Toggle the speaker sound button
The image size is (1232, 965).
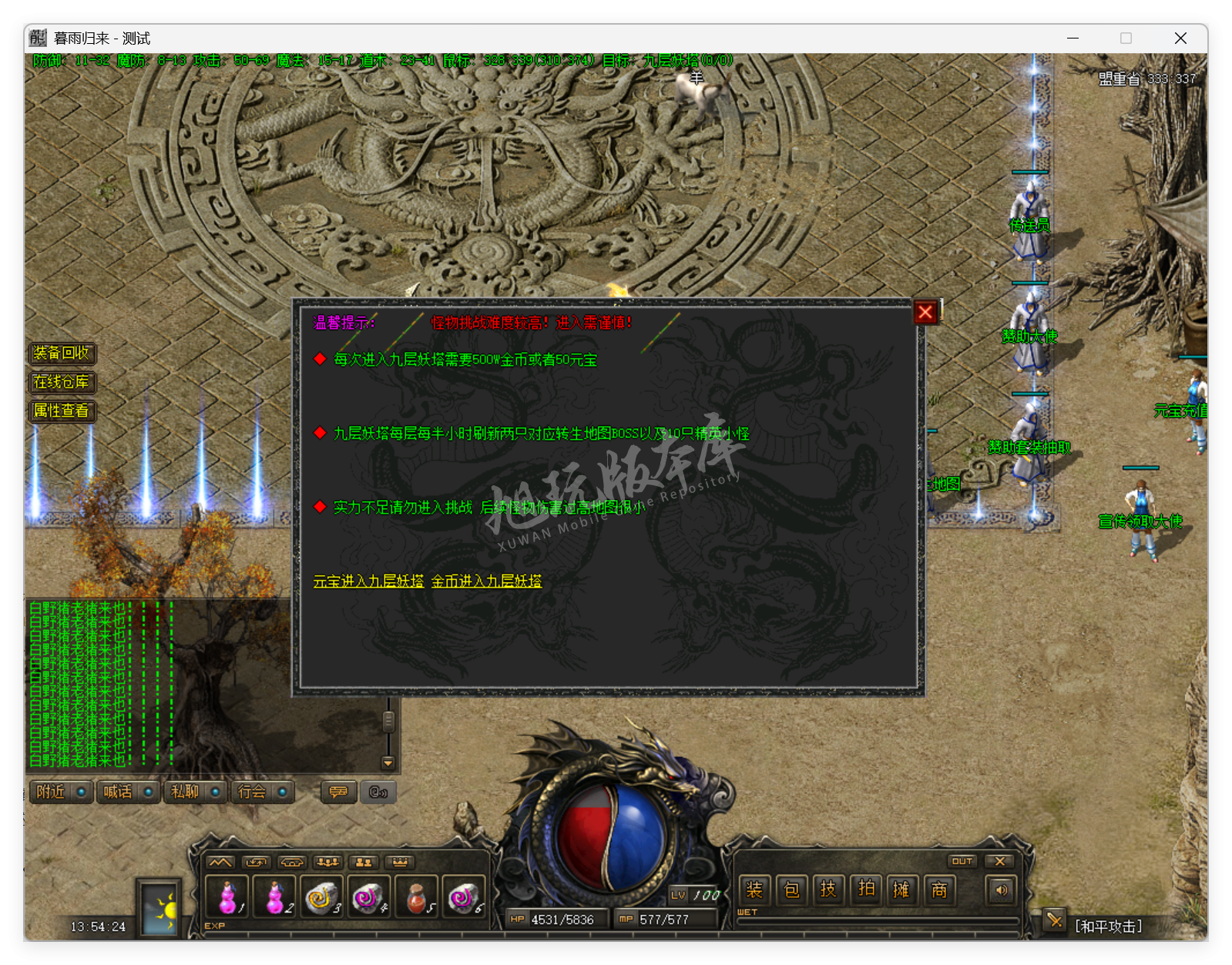[1001, 890]
